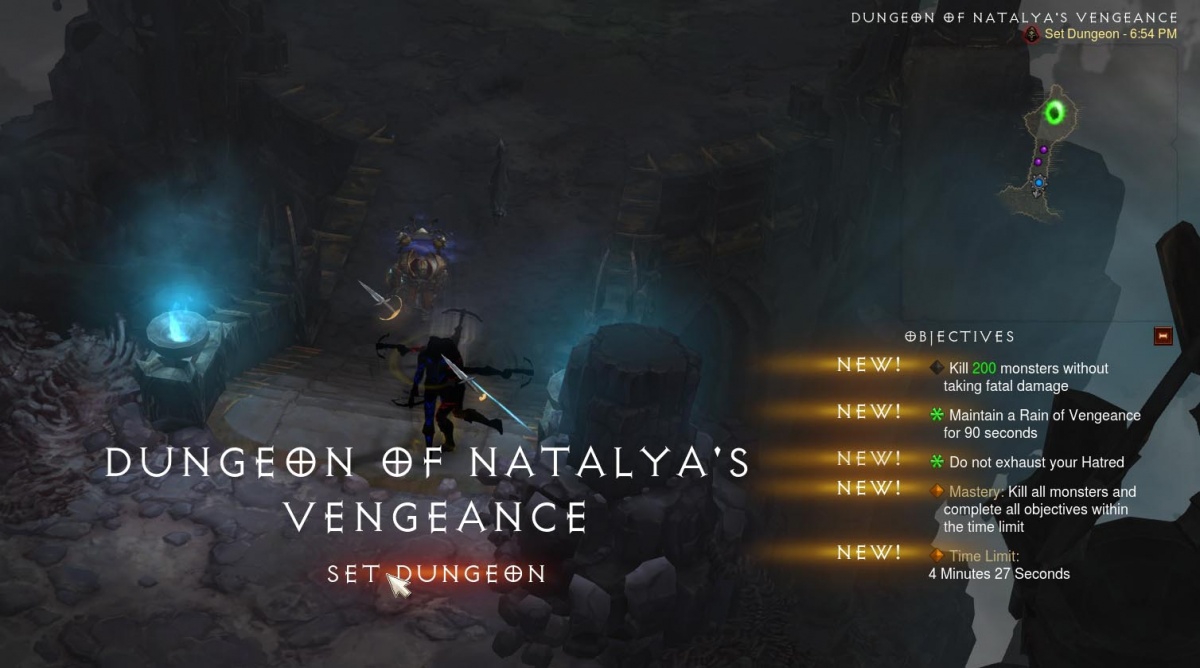
Task: Select the Mastery objective entry
Action: click(1035, 509)
